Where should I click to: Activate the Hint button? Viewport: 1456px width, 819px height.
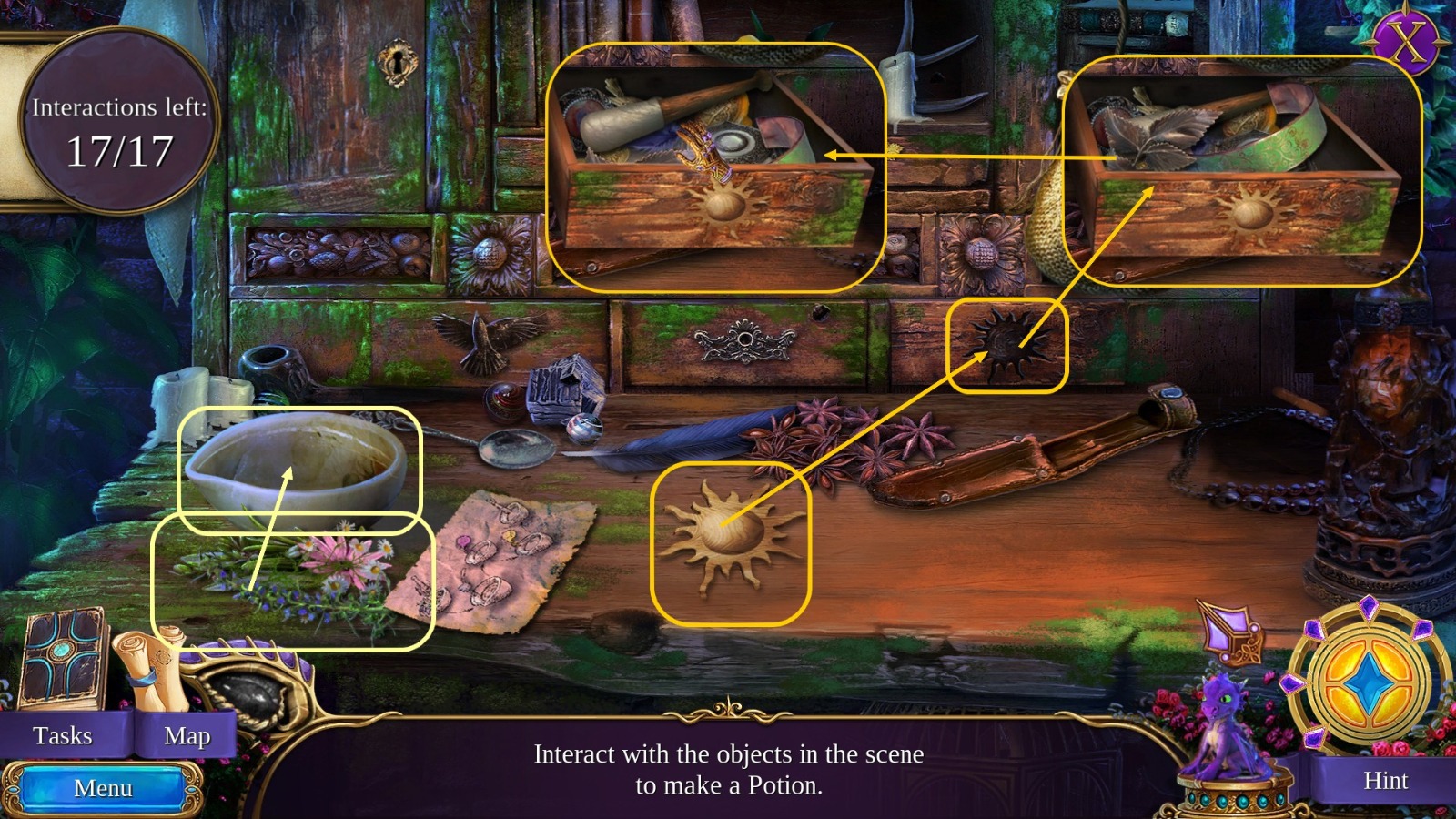(1383, 781)
